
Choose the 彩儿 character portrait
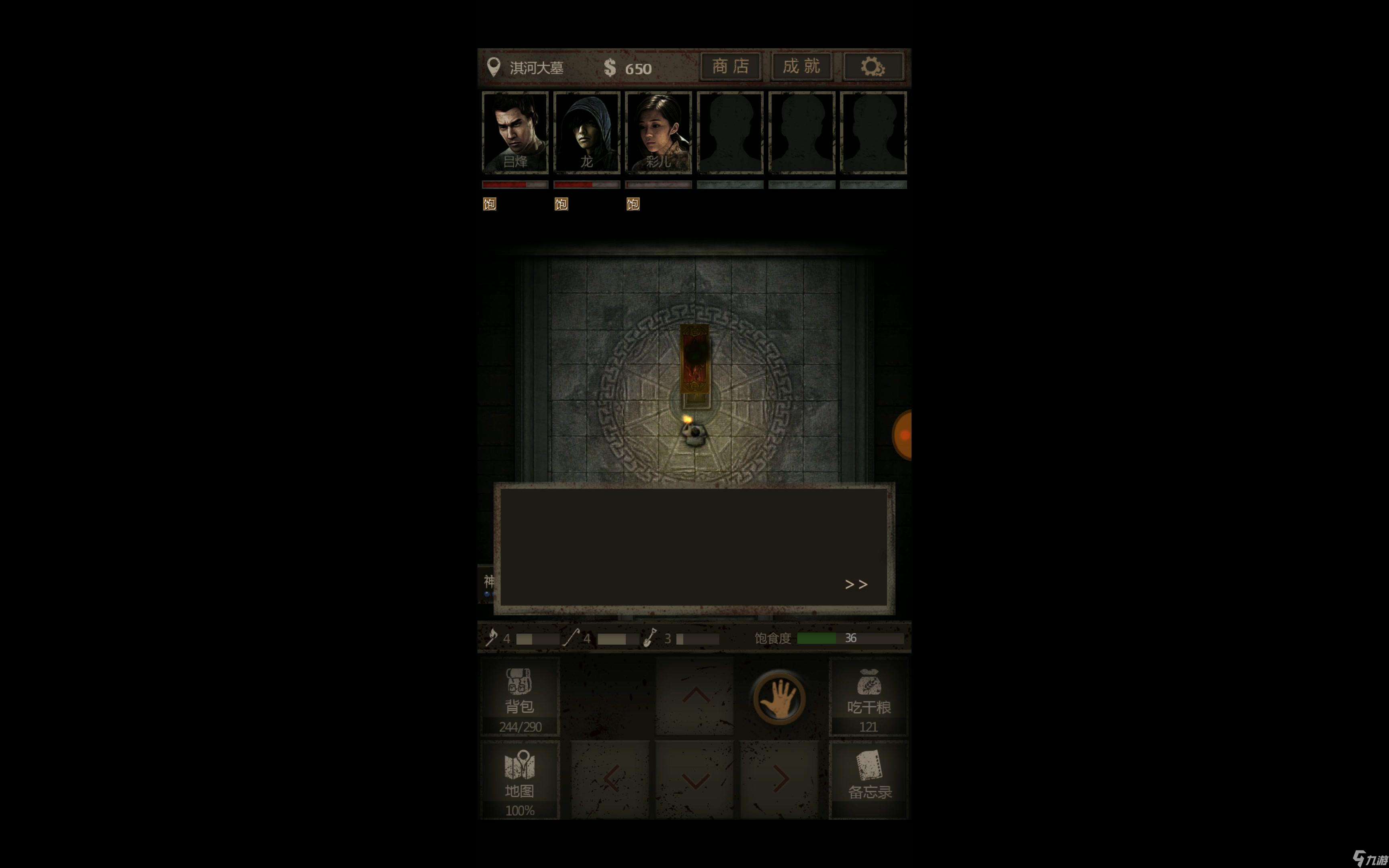[658, 132]
